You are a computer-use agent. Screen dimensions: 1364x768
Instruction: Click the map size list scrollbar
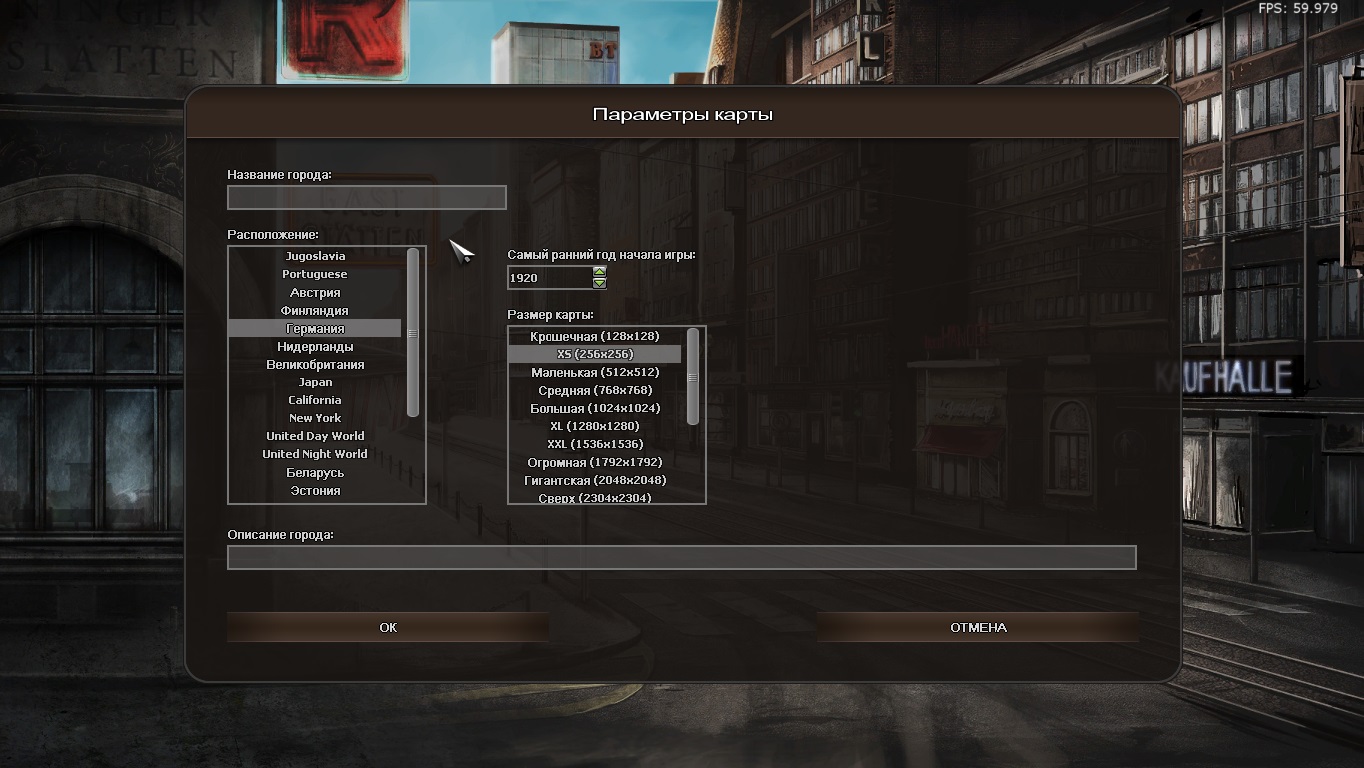tap(693, 377)
